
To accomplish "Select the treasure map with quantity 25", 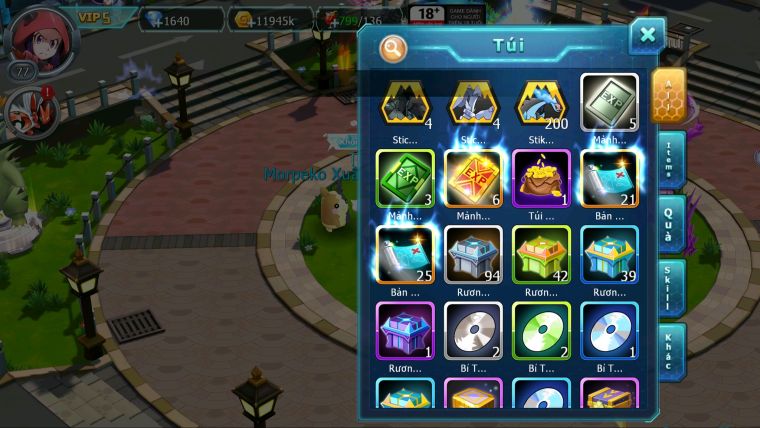I will pyautogui.click(x=405, y=255).
